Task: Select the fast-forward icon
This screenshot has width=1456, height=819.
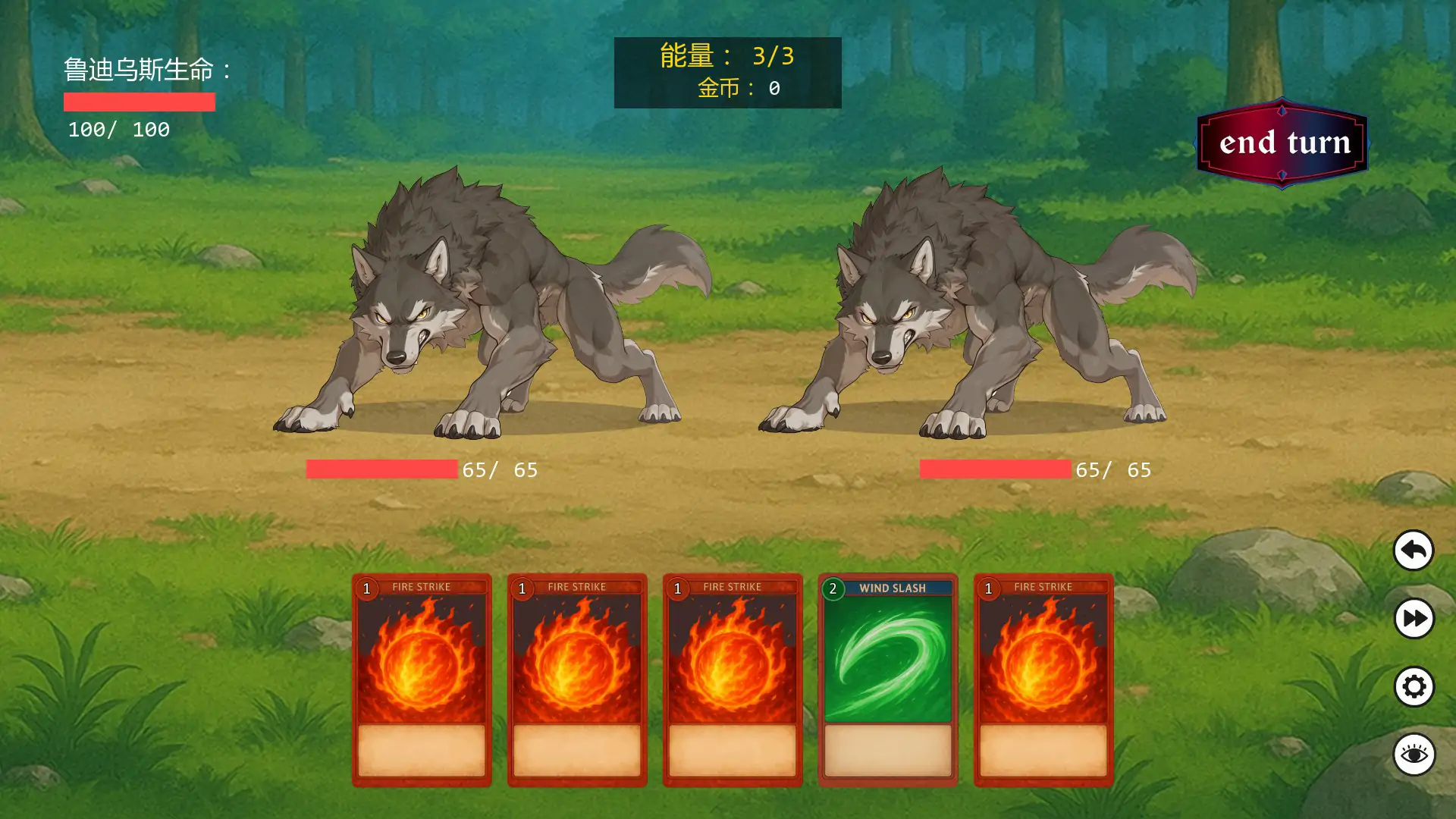Action: (1412, 620)
